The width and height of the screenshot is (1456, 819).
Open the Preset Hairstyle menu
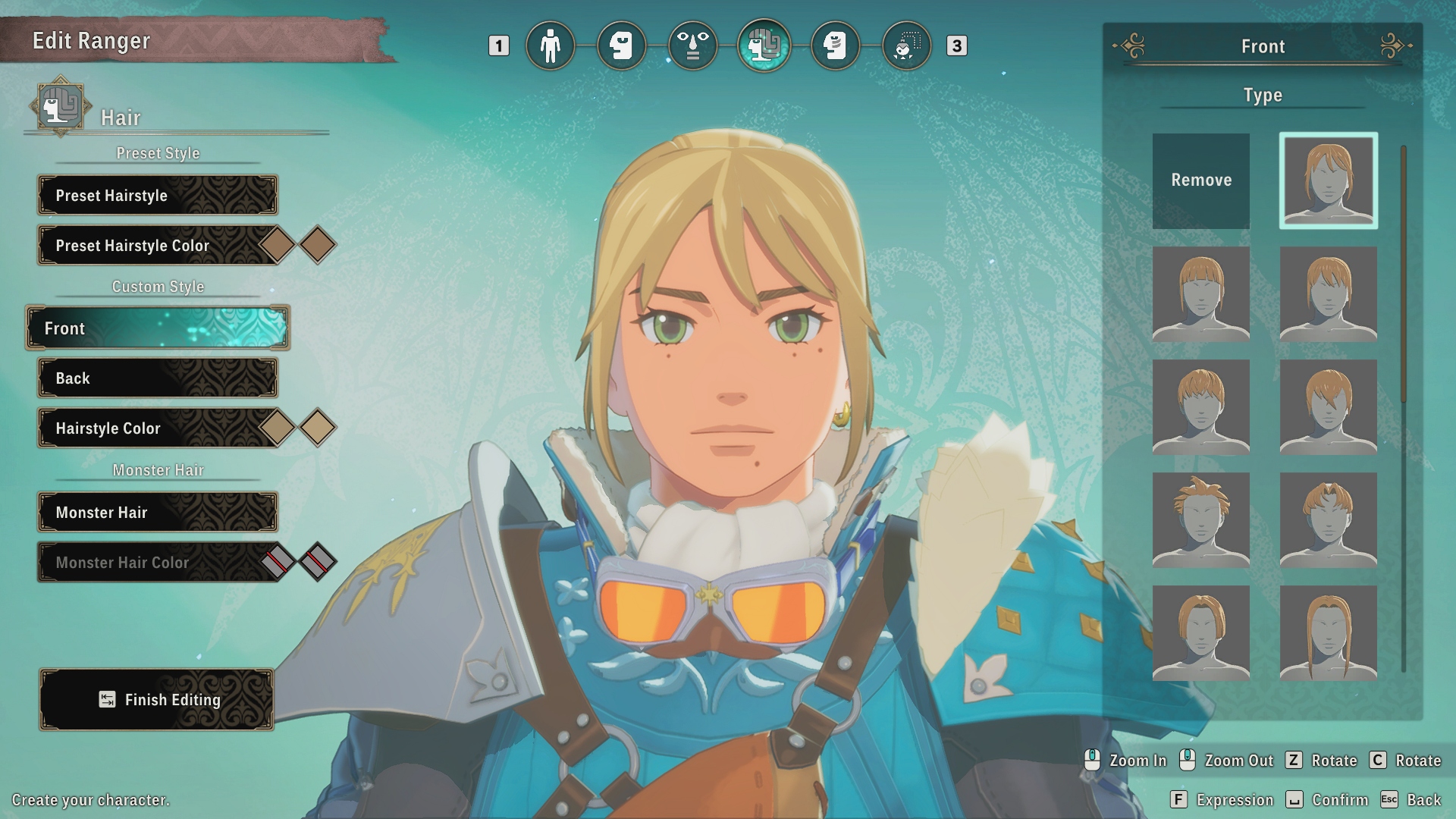(x=158, y=196)
